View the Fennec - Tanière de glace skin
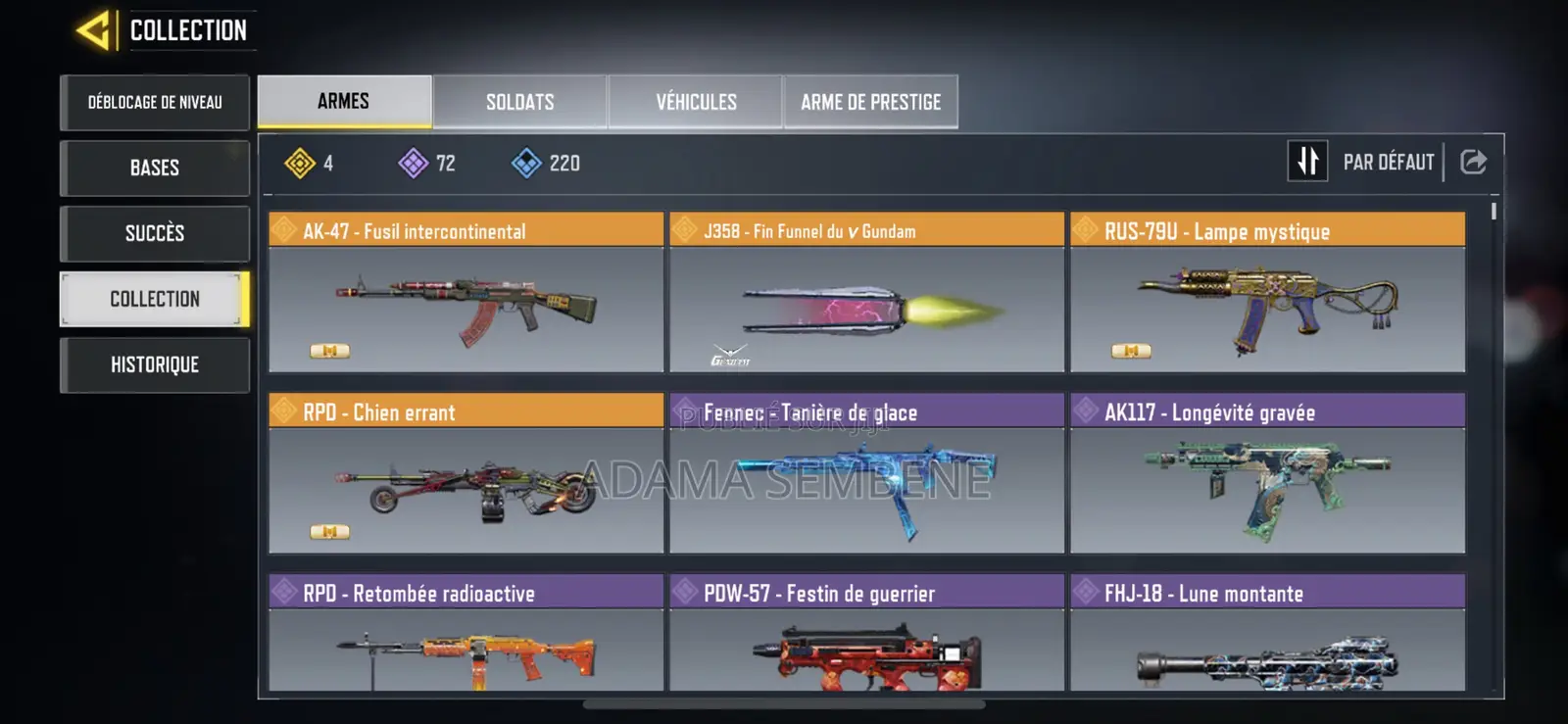The height and width of the screenshot is (724, 1568). [865, 480]
